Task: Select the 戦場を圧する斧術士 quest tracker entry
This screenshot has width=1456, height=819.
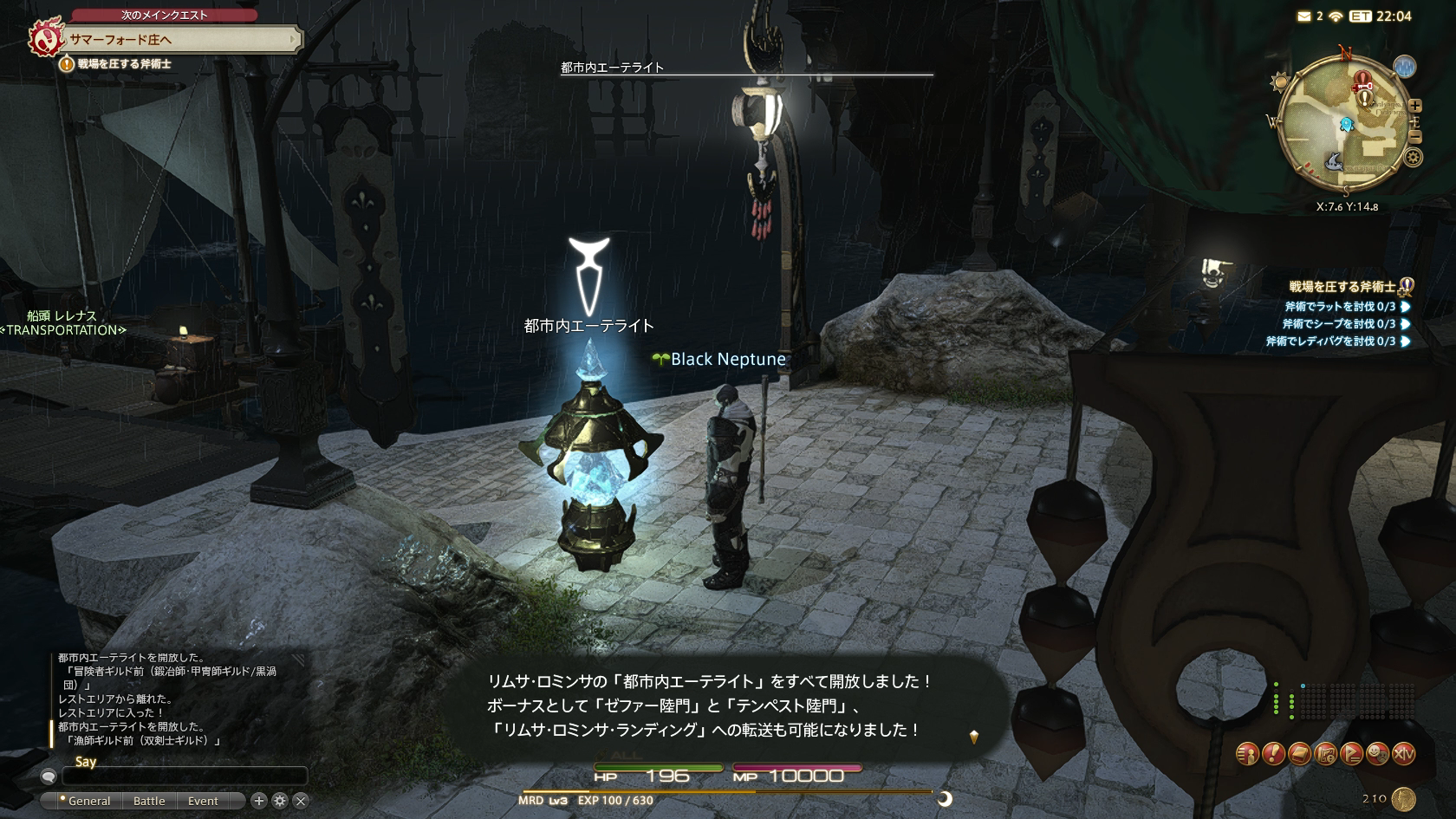Action: [x=1342, y=287]
